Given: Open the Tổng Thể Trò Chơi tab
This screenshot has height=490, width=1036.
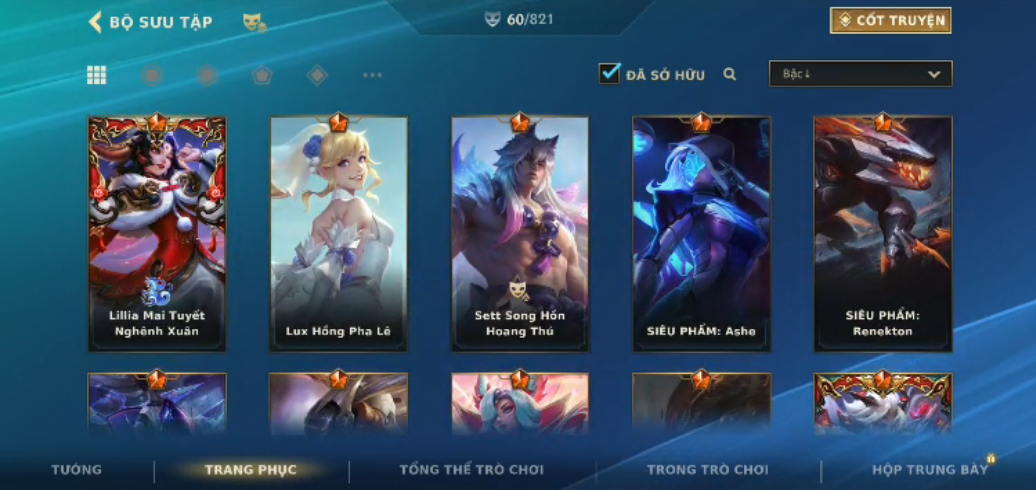Looking at the screenshot, I should click(x=471, y=469).
